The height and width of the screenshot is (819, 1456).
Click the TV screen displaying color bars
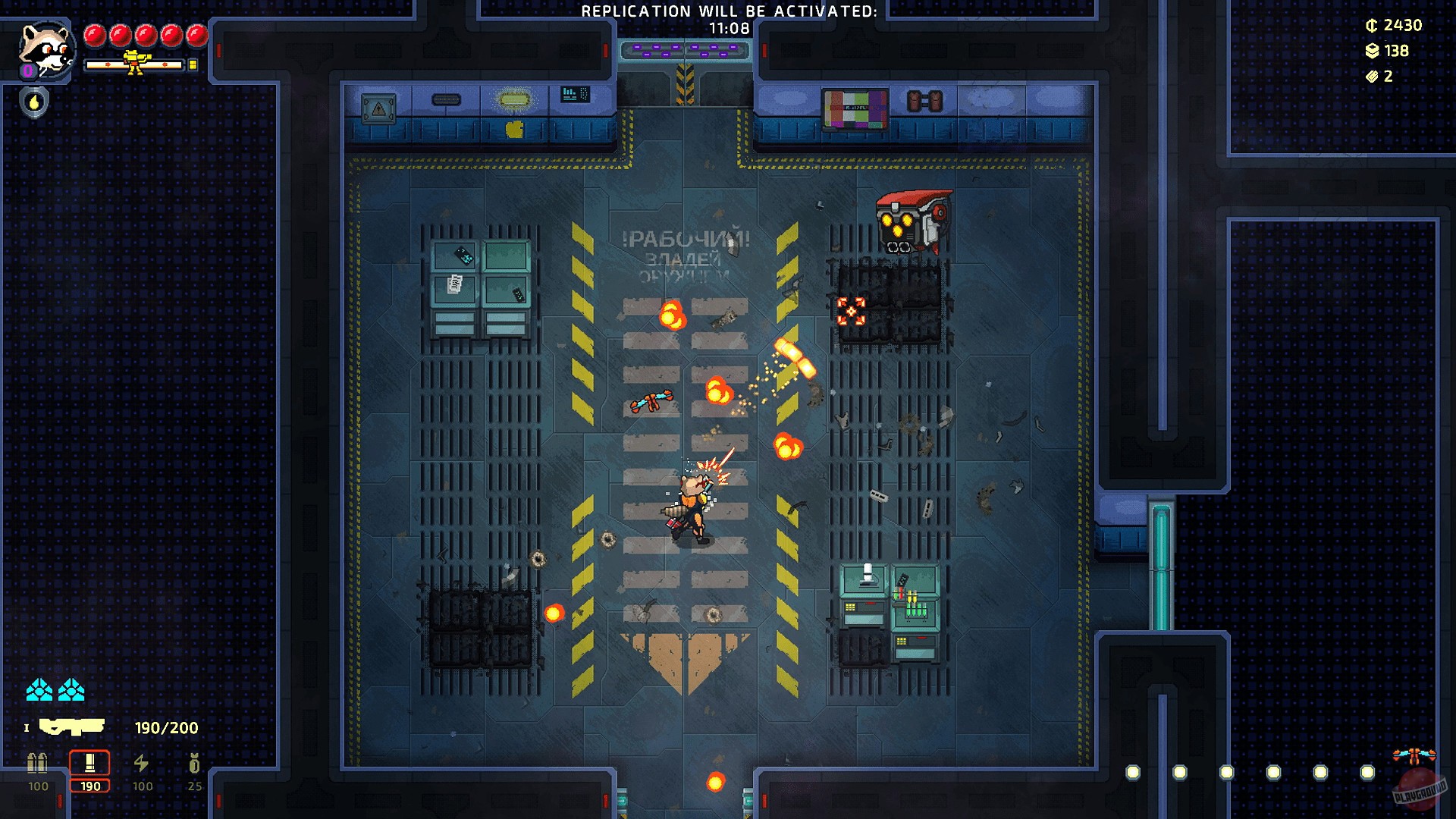click(x=855, y=108)
